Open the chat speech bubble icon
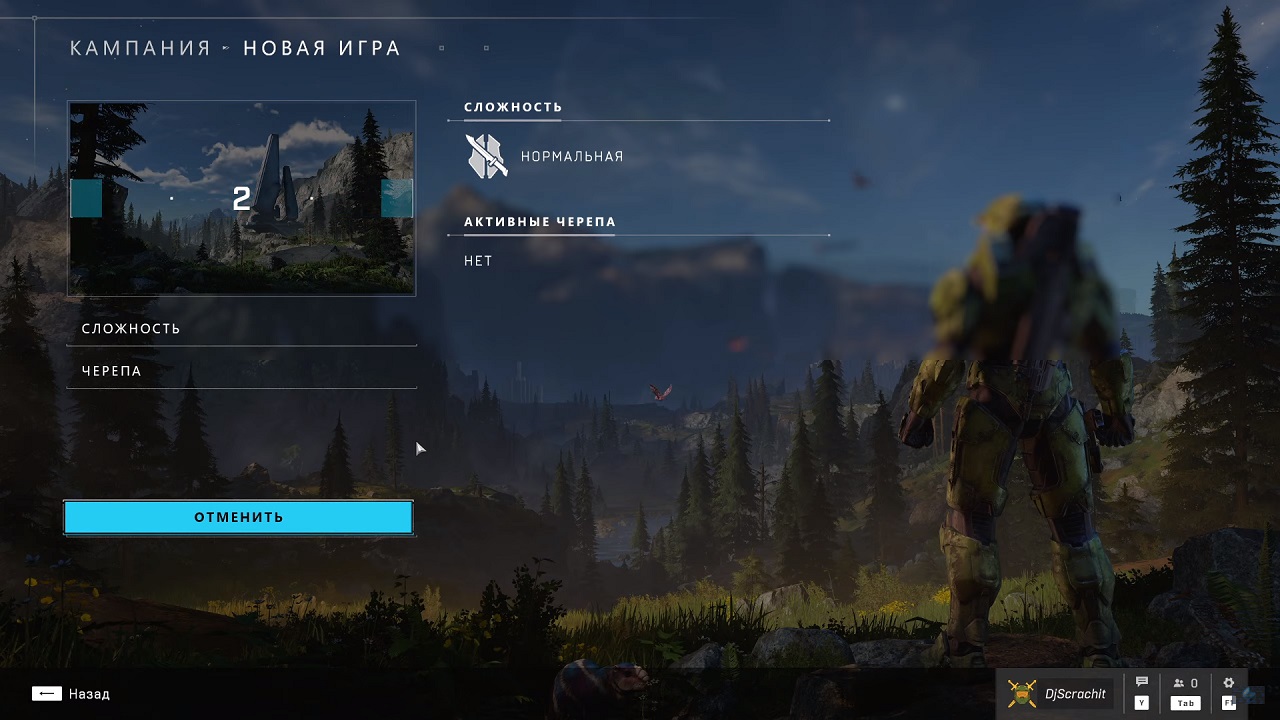 (x=1142, y=684)
